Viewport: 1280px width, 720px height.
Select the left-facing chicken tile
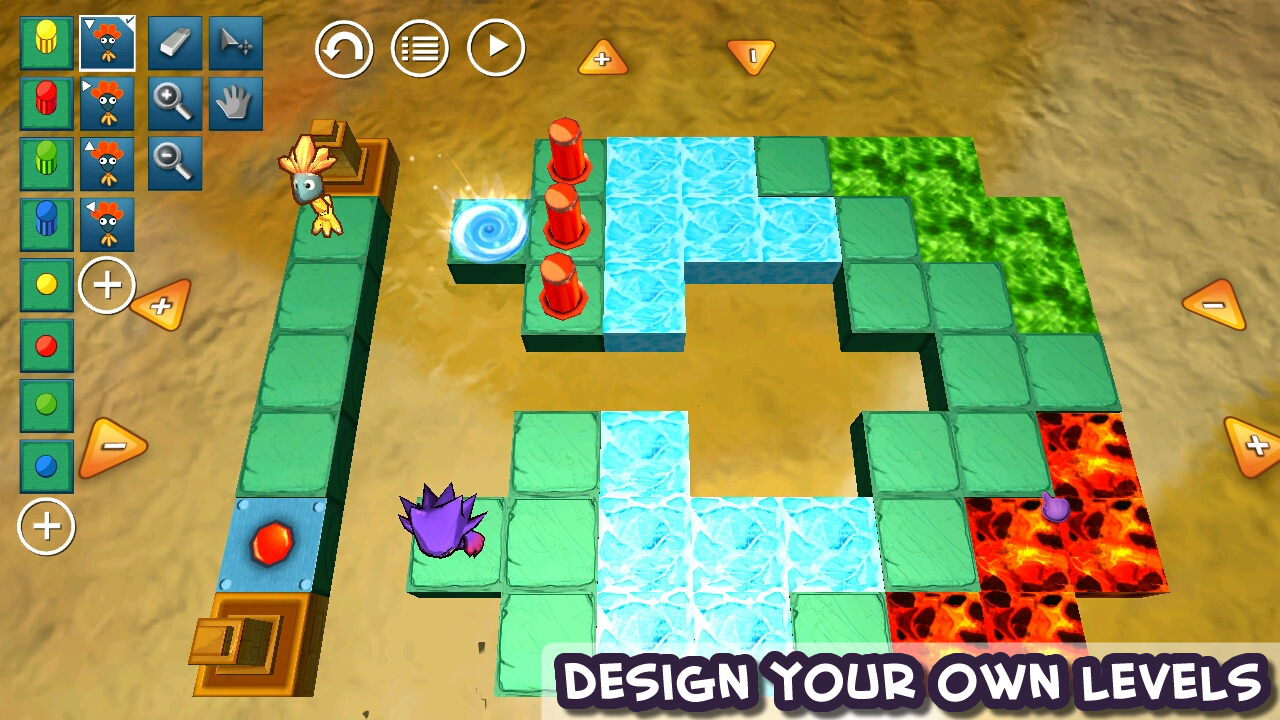click(x=107, y=224)
